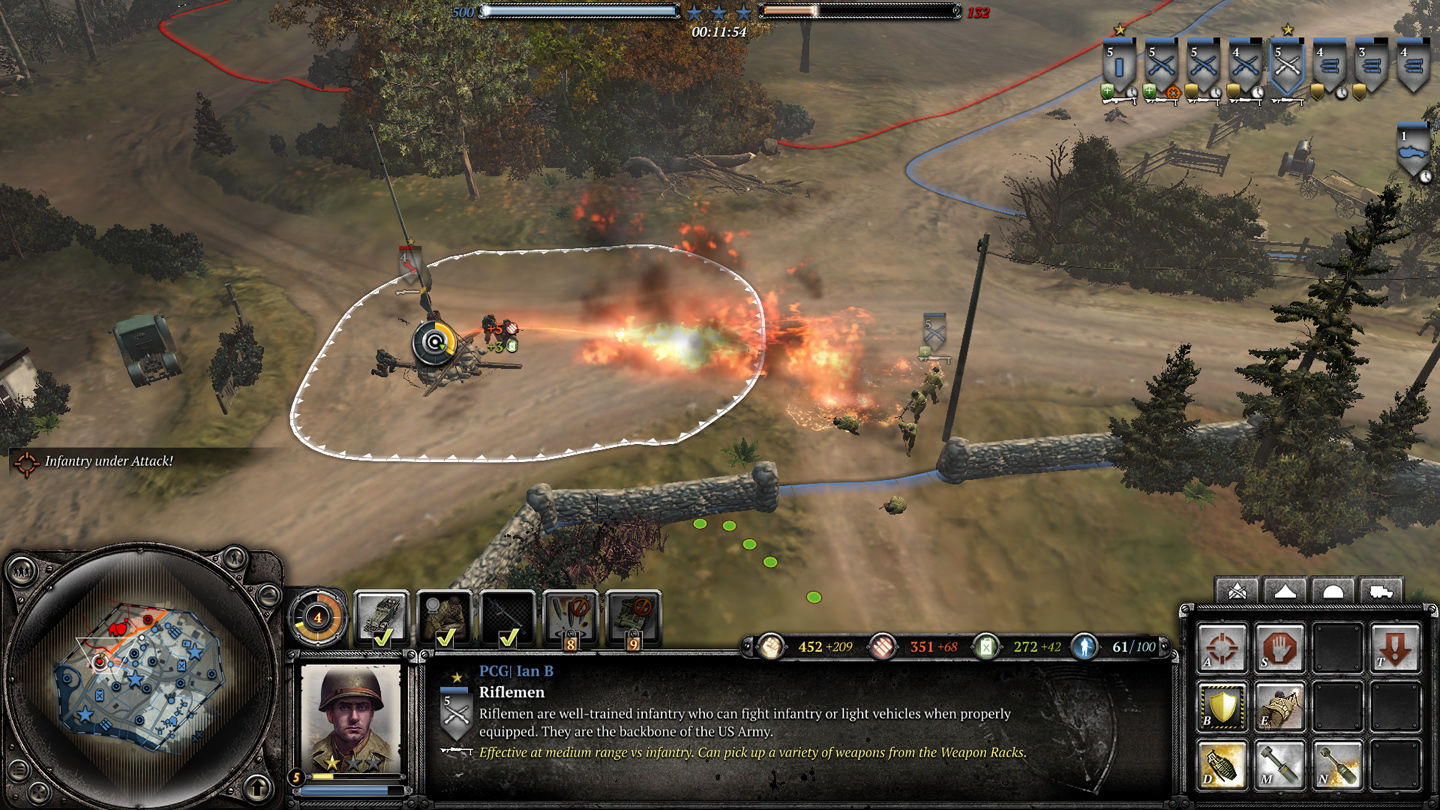Throw a Frag Grenade
This screenshot has height=810, width=1440.
click(x=1222, y=764)
